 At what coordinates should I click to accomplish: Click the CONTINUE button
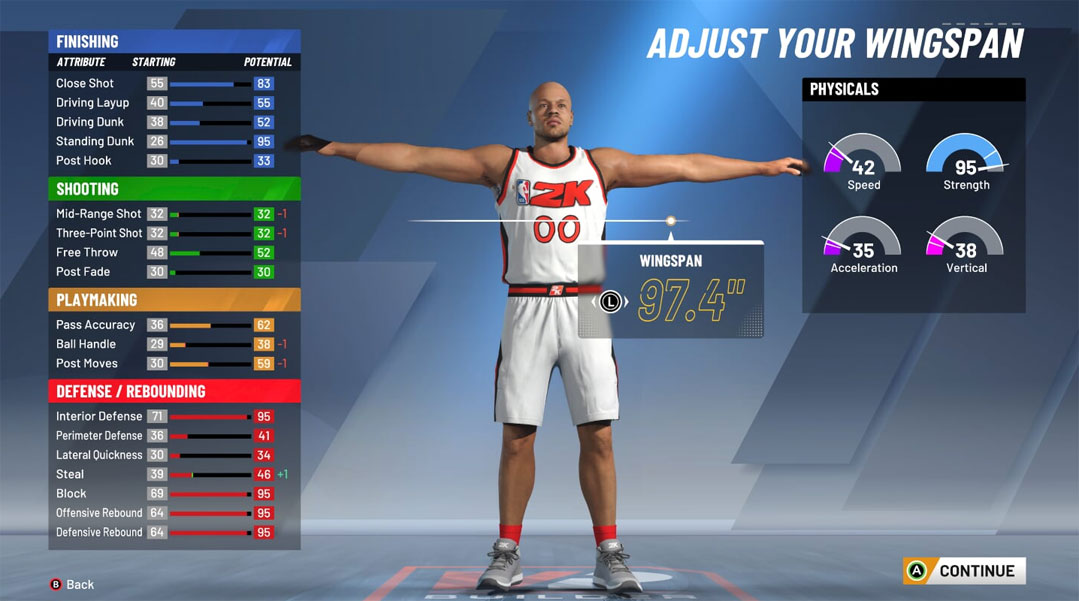964,571
